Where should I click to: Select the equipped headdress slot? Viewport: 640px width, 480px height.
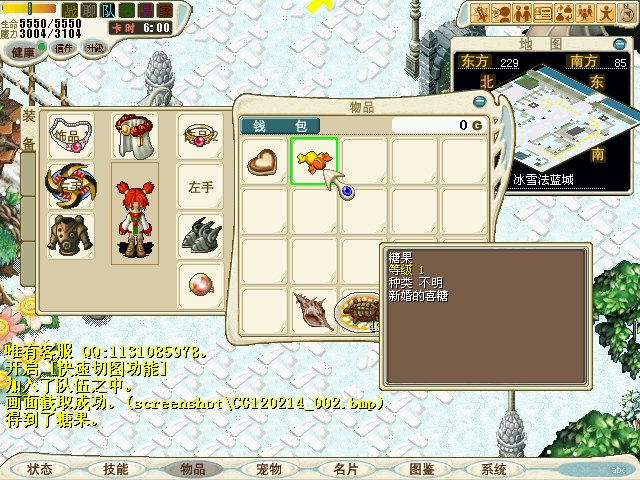click(132, 135)
